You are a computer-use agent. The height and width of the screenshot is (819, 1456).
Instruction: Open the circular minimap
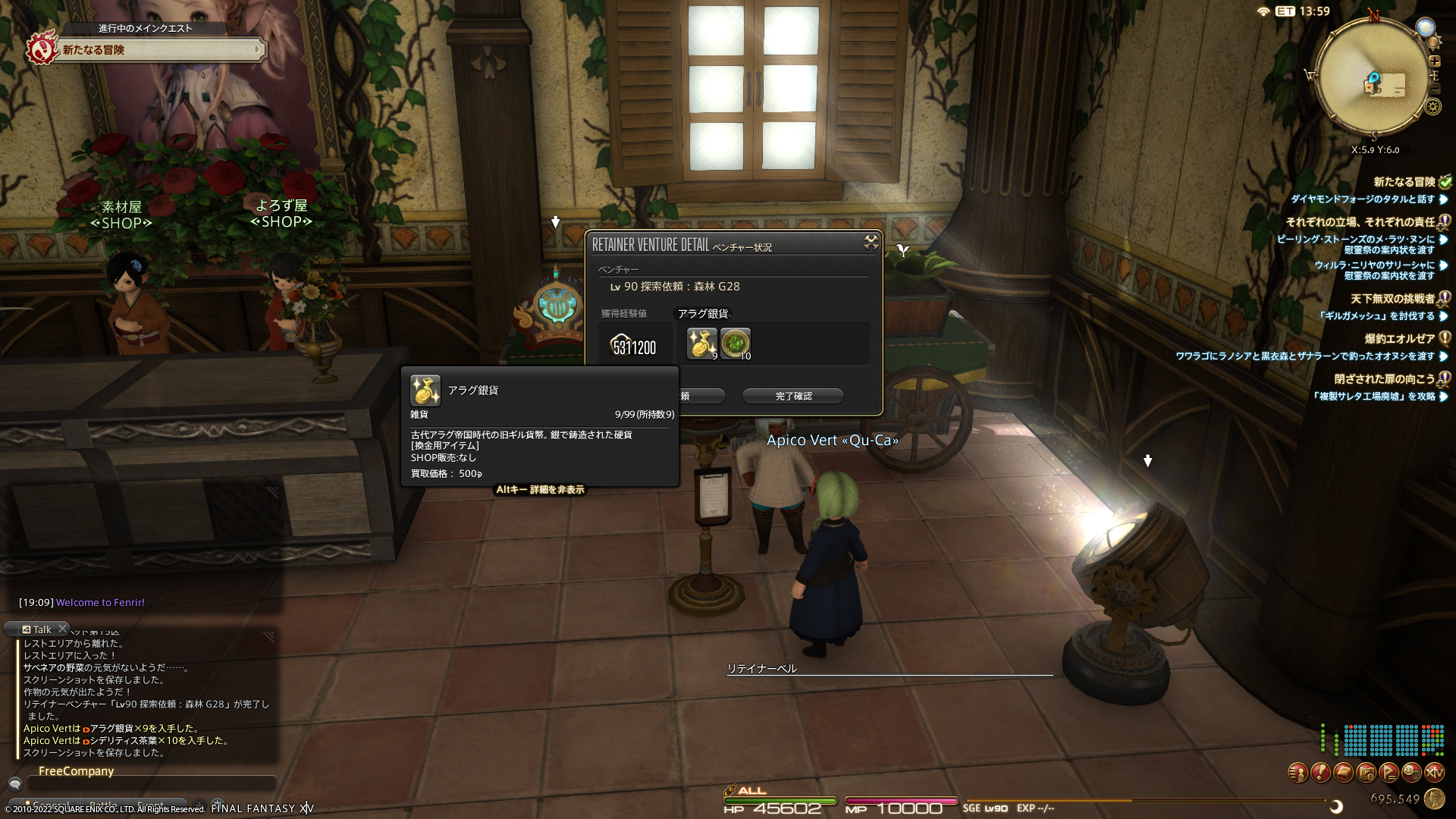point(1372,78)
